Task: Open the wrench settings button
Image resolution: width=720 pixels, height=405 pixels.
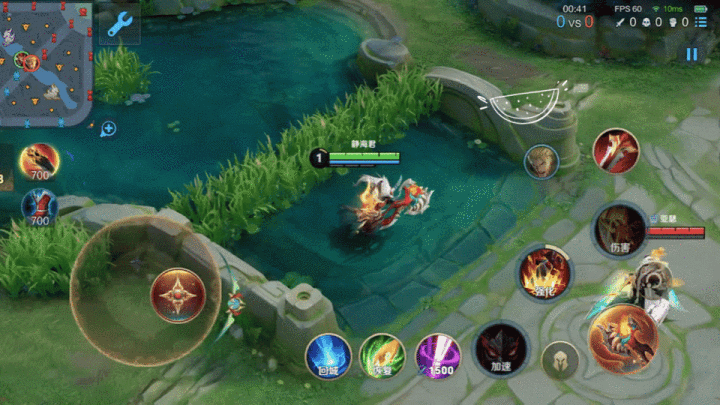Action: (120, 22)
